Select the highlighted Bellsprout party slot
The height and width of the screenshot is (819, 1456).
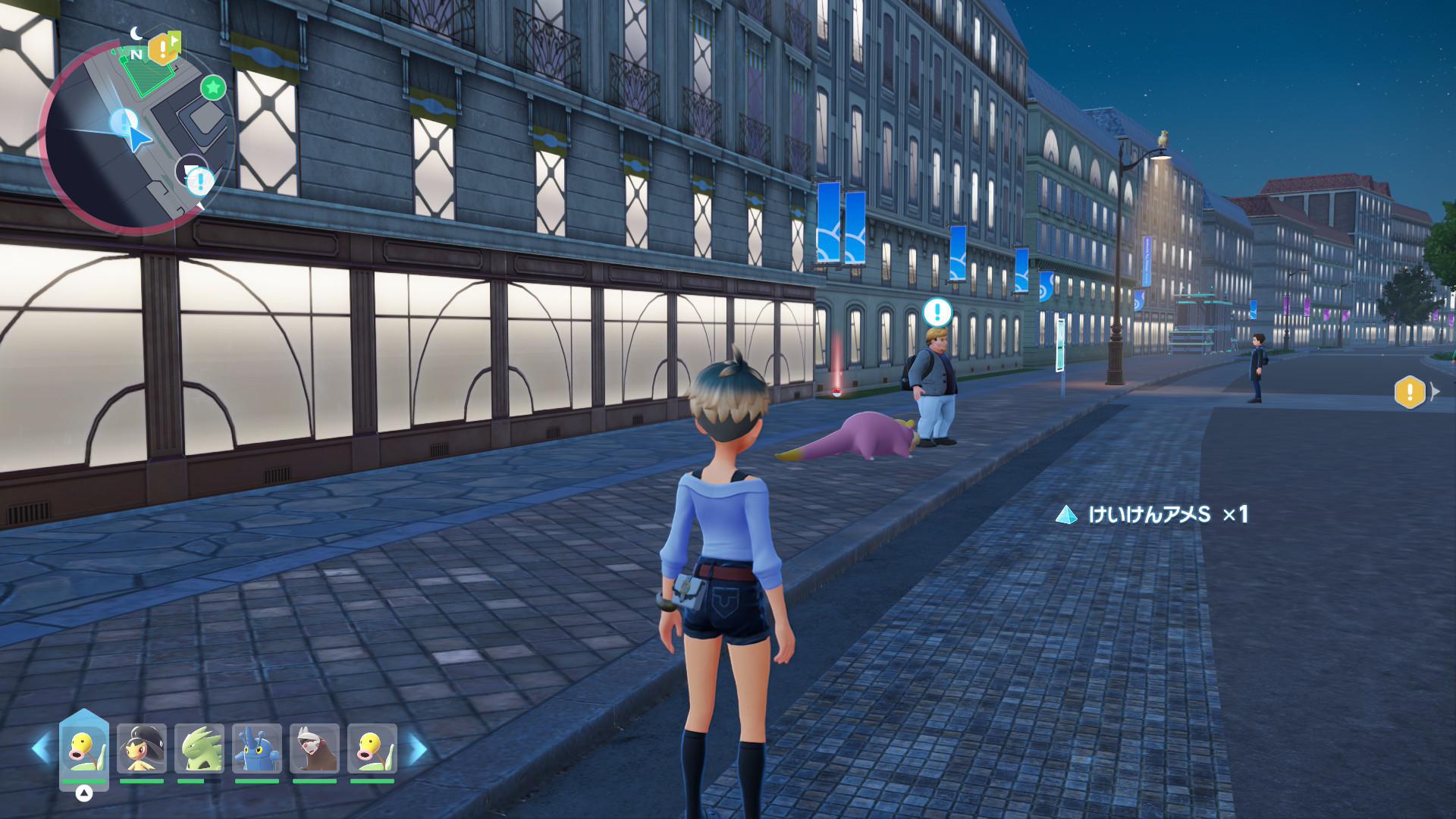point(83,749)
